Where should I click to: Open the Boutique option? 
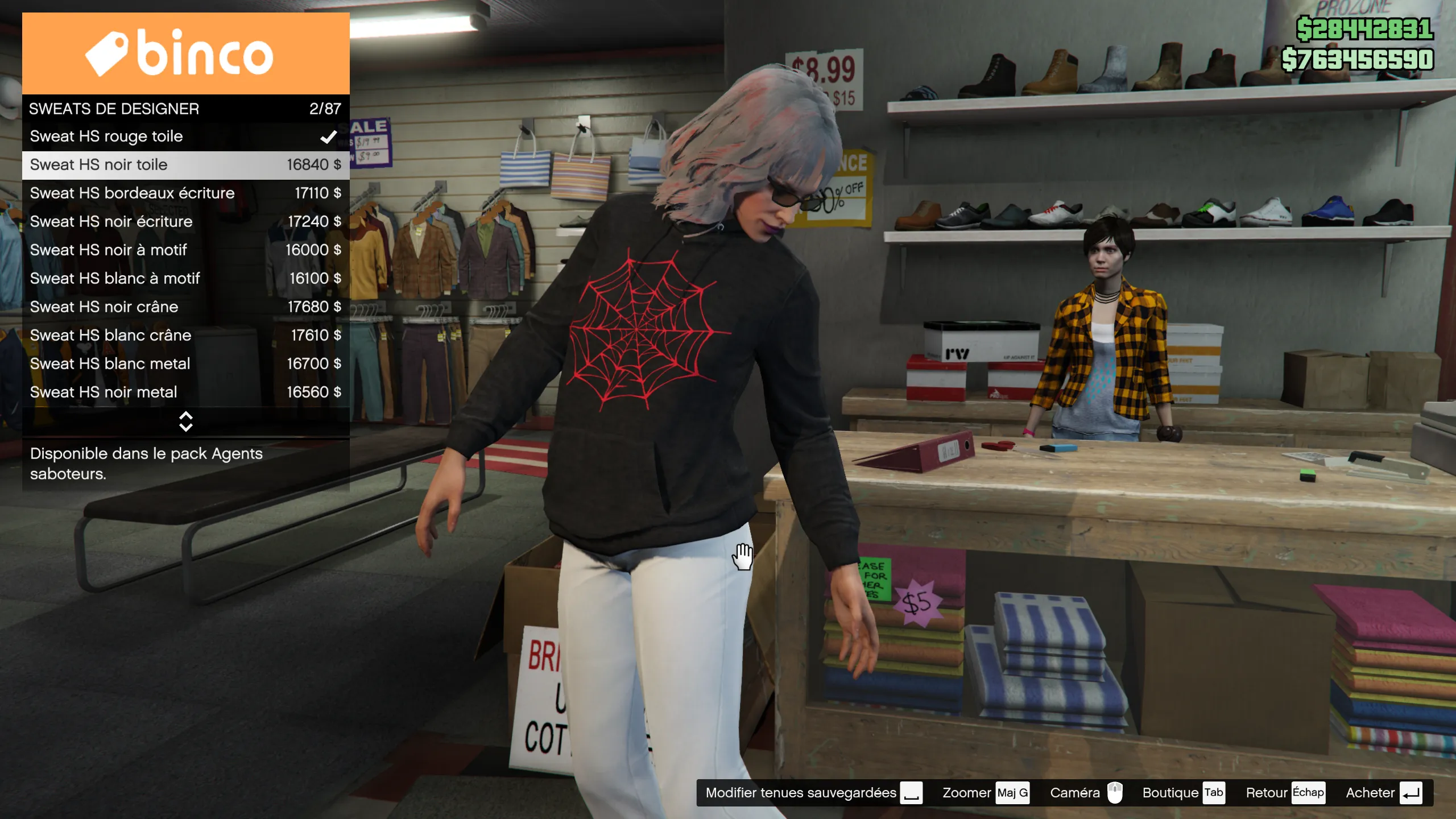[x=1182, y=793]
